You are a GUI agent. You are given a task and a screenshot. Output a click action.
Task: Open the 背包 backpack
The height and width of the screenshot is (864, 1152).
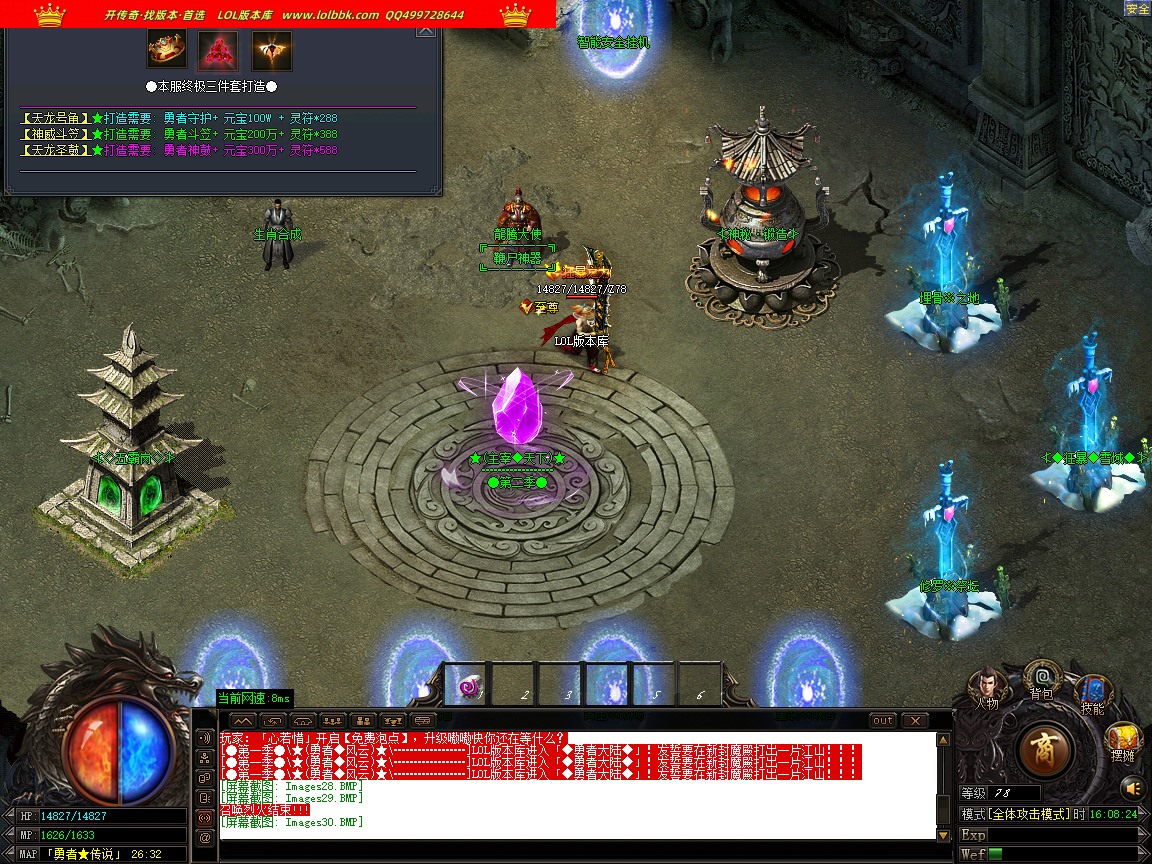pos(1043,675)
